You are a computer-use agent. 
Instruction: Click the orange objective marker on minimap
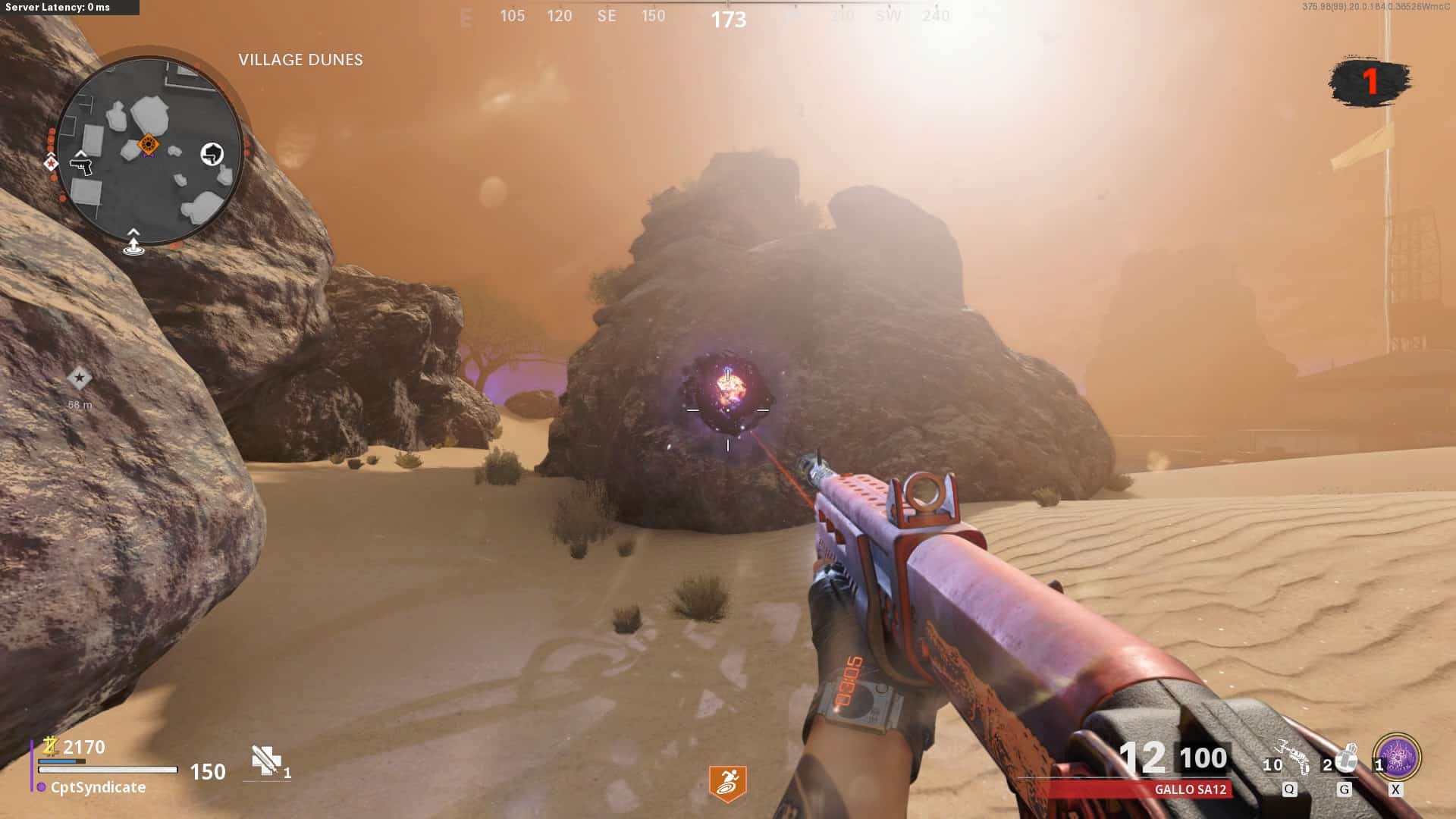click(149, 143)
